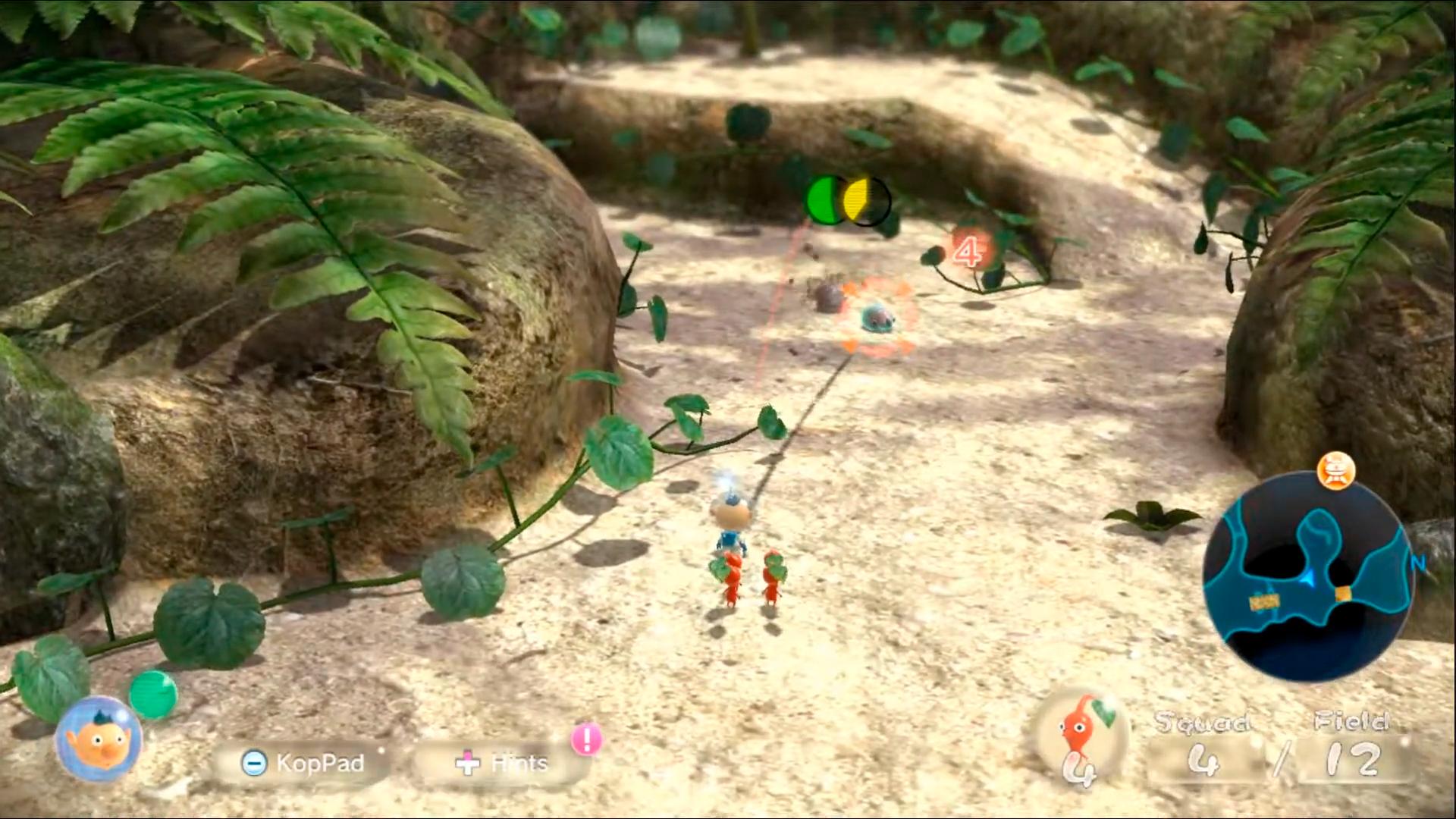Show the Hints panel
1456x819 pixels.
502,763
